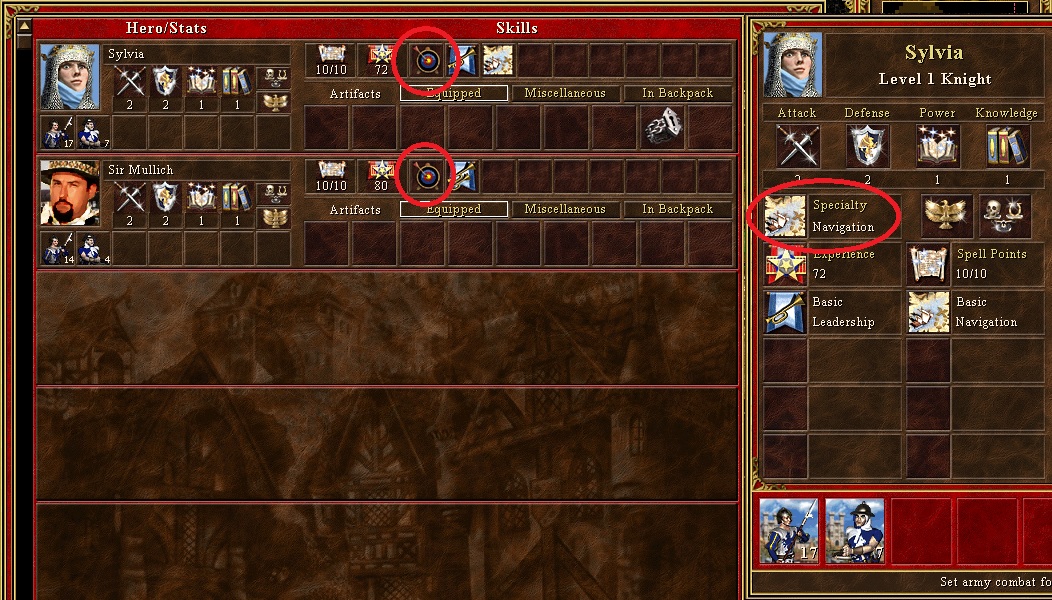Click the Basic Leadership skill in the hero panel
Viewport: 1052px width, 600px height.
pos(785,312)
